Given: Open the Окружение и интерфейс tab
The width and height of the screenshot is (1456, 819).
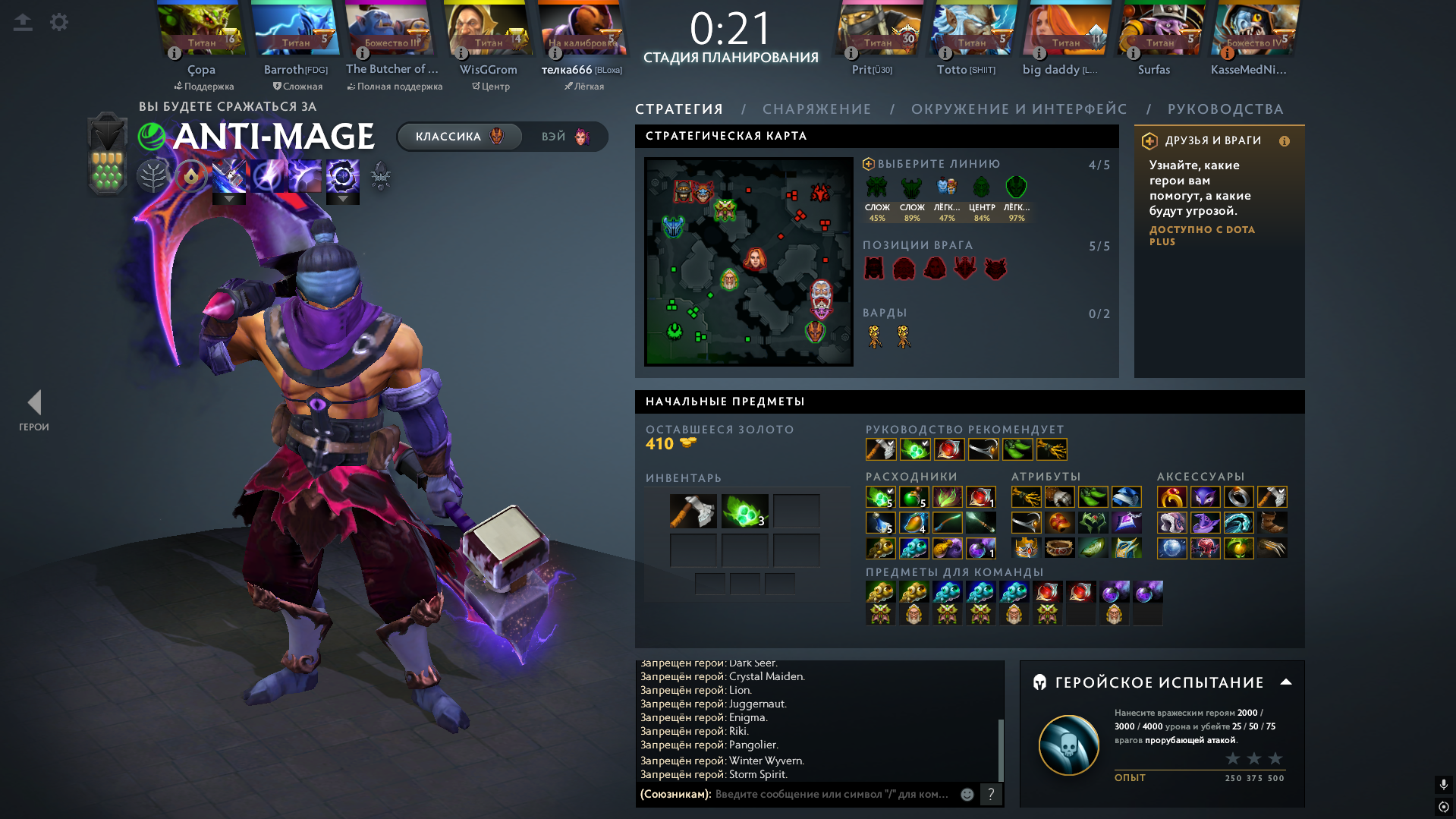Looking at the screenshot, I should [x=1018, y=109].
